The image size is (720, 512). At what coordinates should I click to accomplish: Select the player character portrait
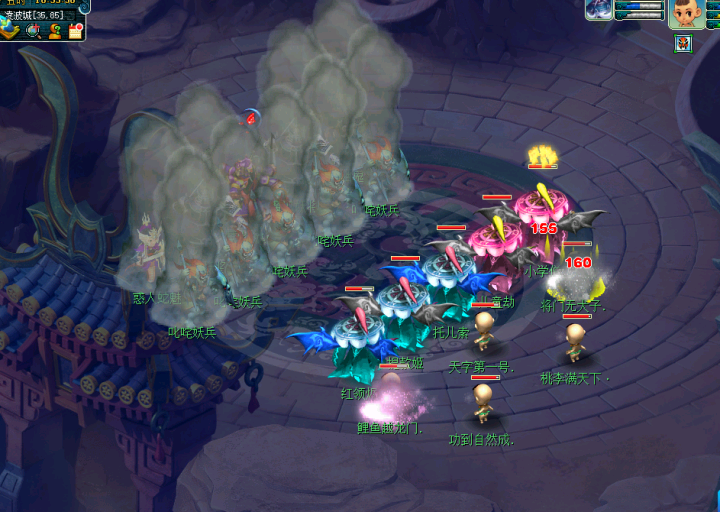[686, 14]
